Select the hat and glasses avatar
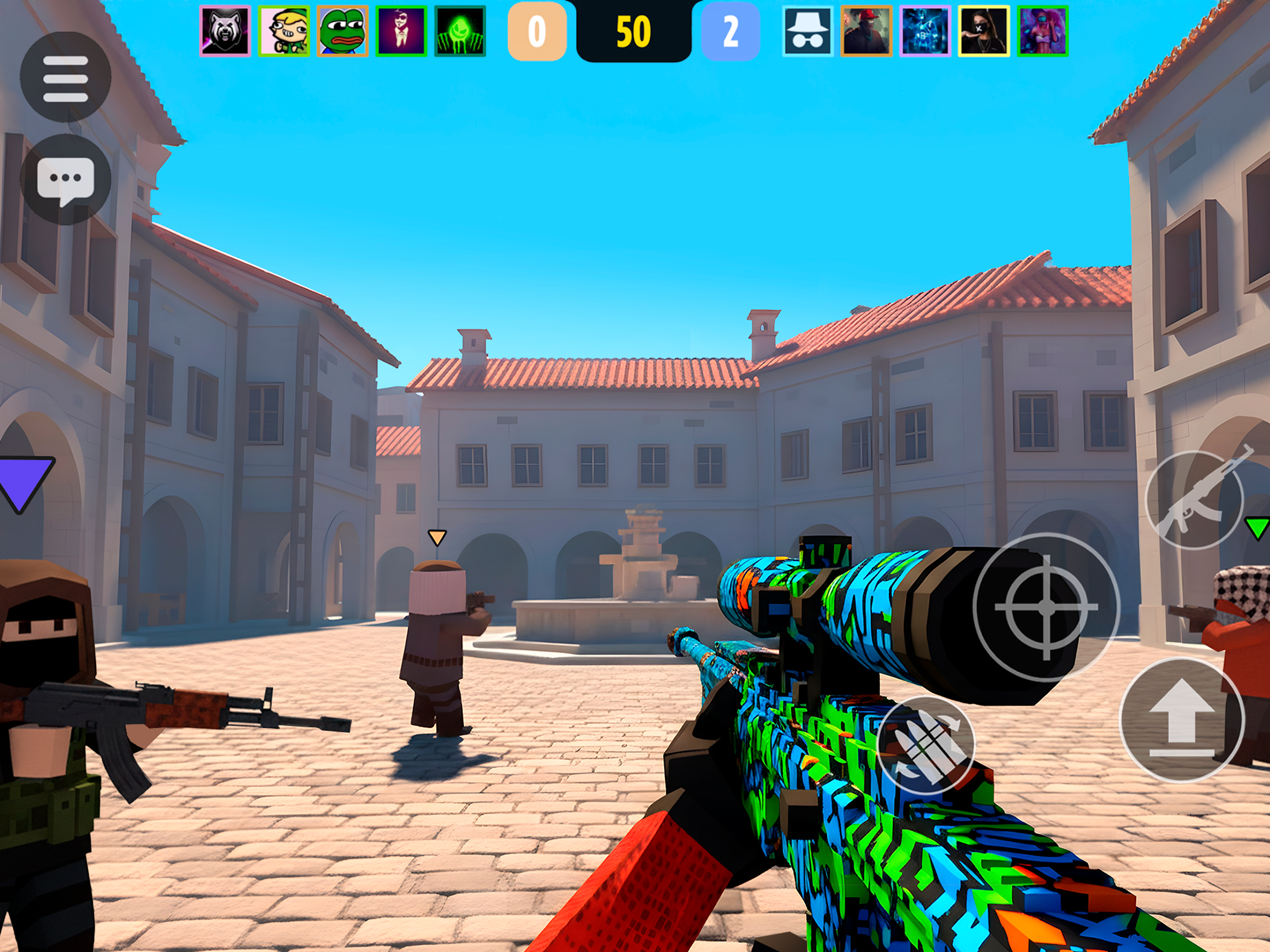The image size is (1270, 952). pos(807,31)
